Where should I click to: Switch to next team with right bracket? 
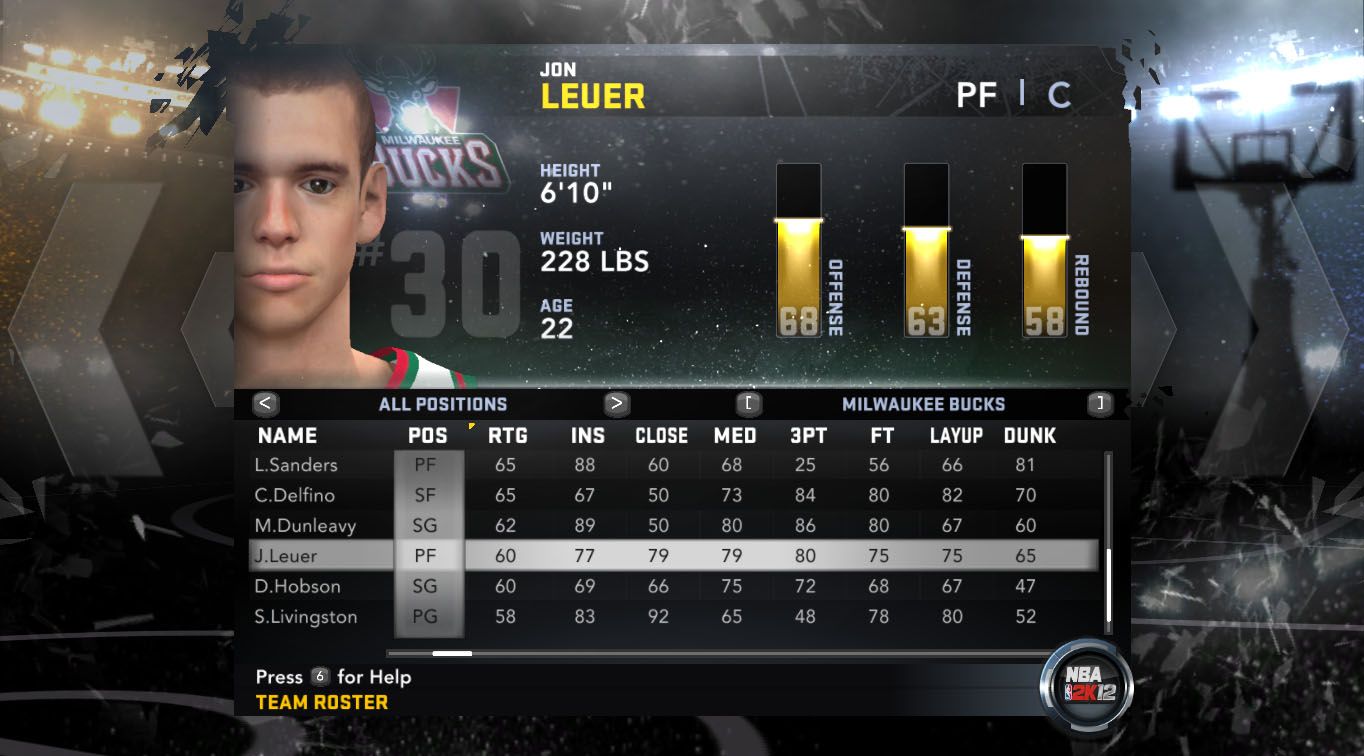point(1100,404)
